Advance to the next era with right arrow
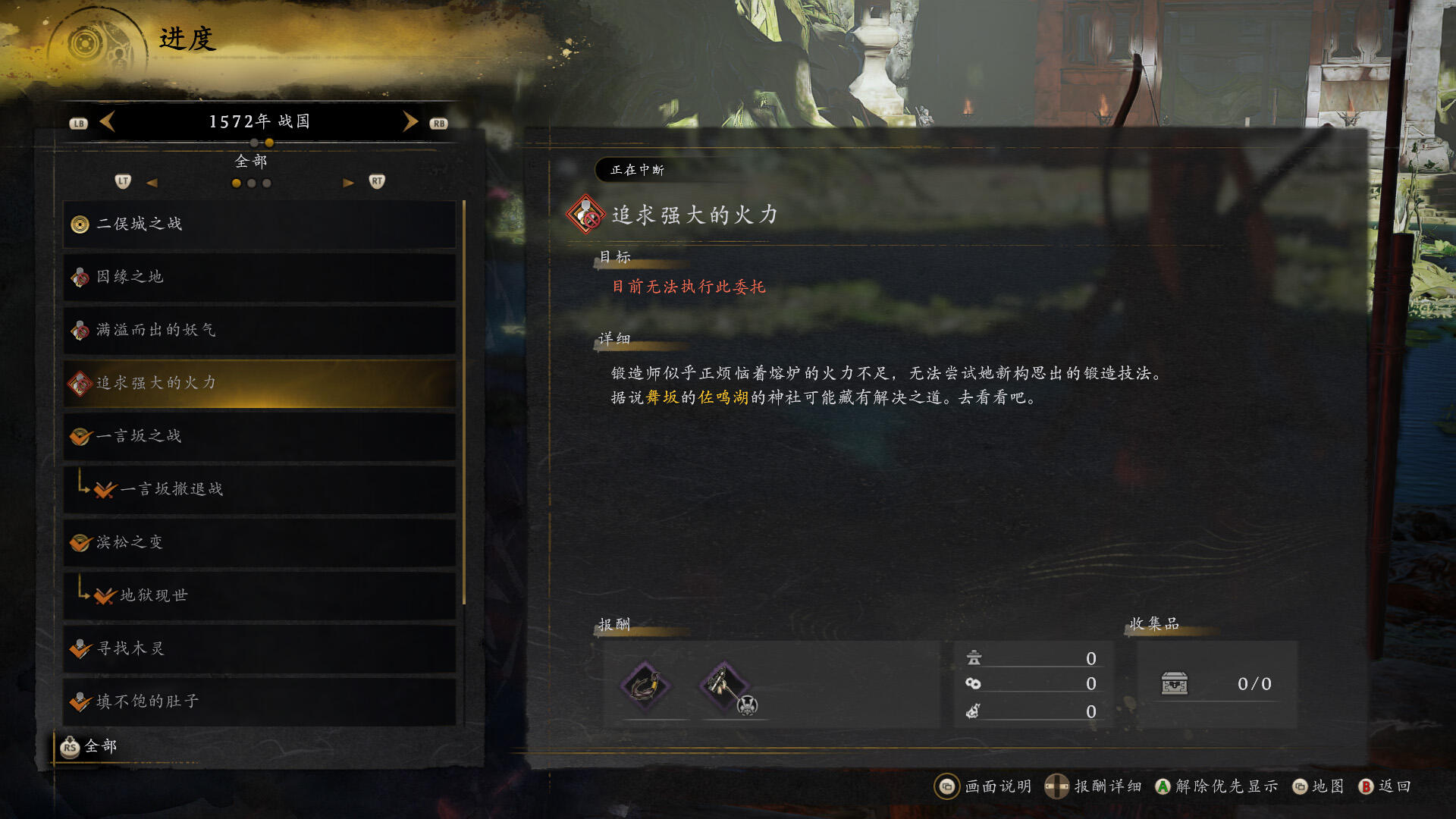 410,121
